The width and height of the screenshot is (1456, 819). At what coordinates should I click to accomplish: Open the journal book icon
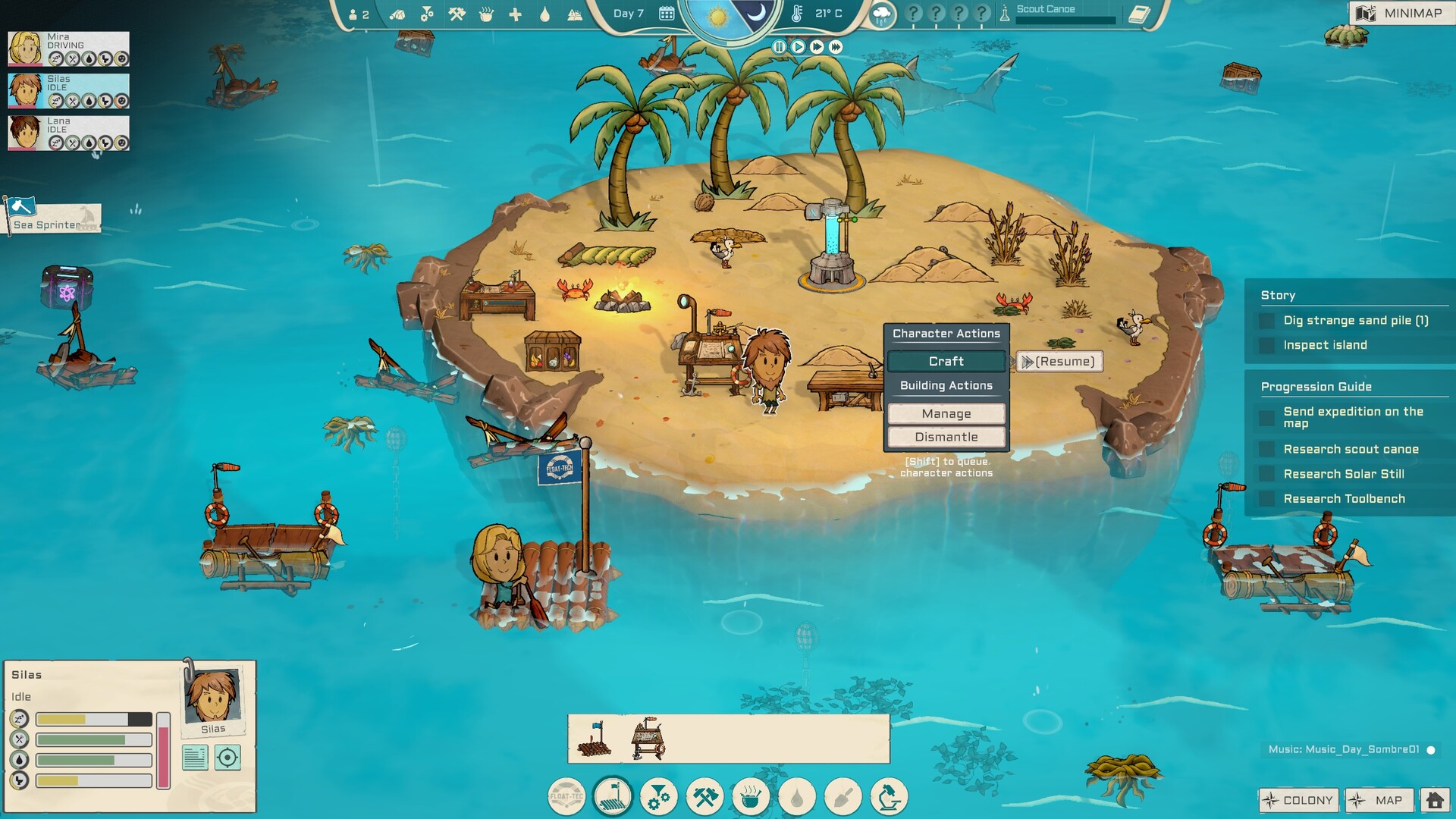tap(1139, 14)
